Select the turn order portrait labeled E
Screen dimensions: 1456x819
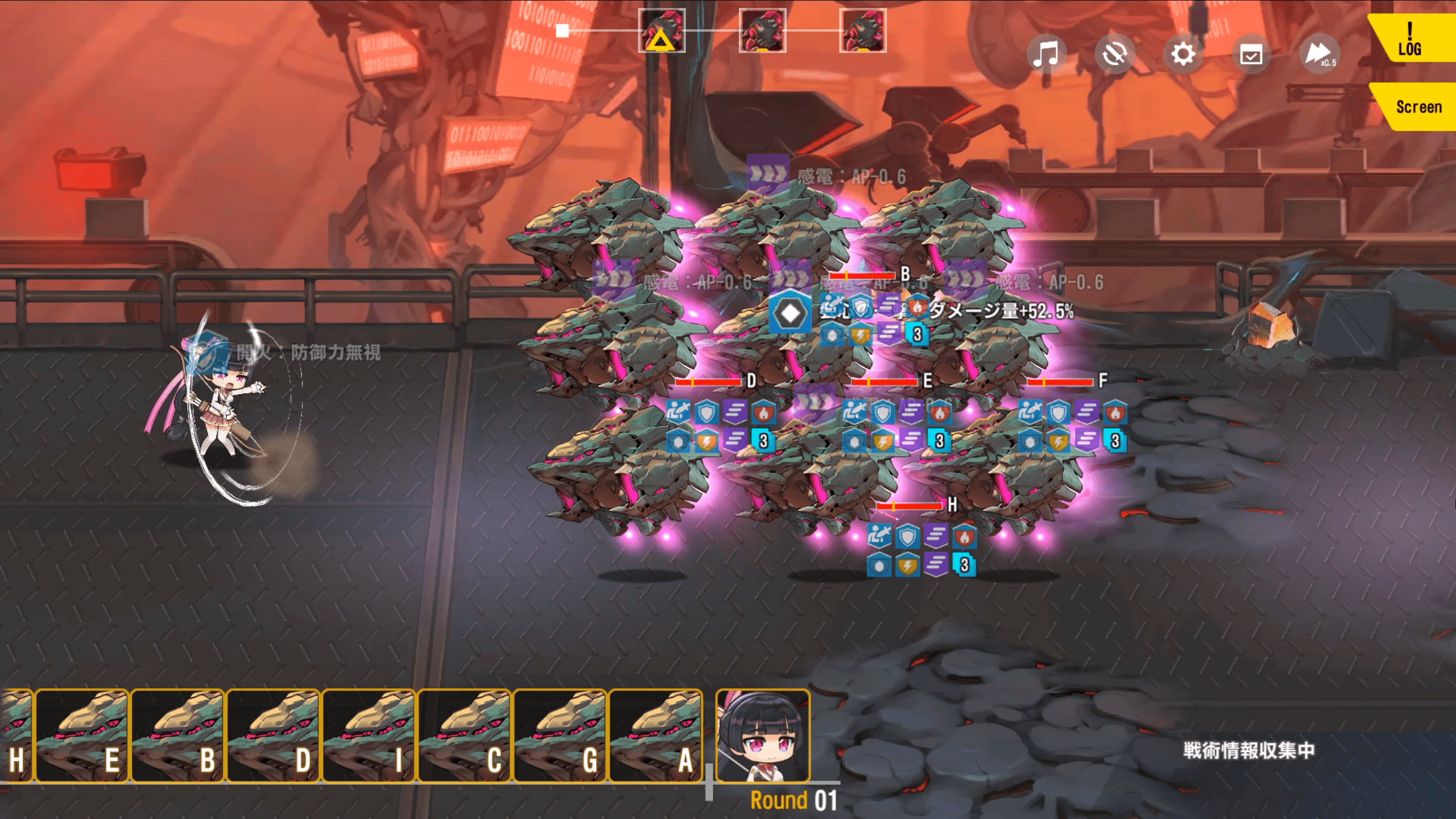(82, 736)
